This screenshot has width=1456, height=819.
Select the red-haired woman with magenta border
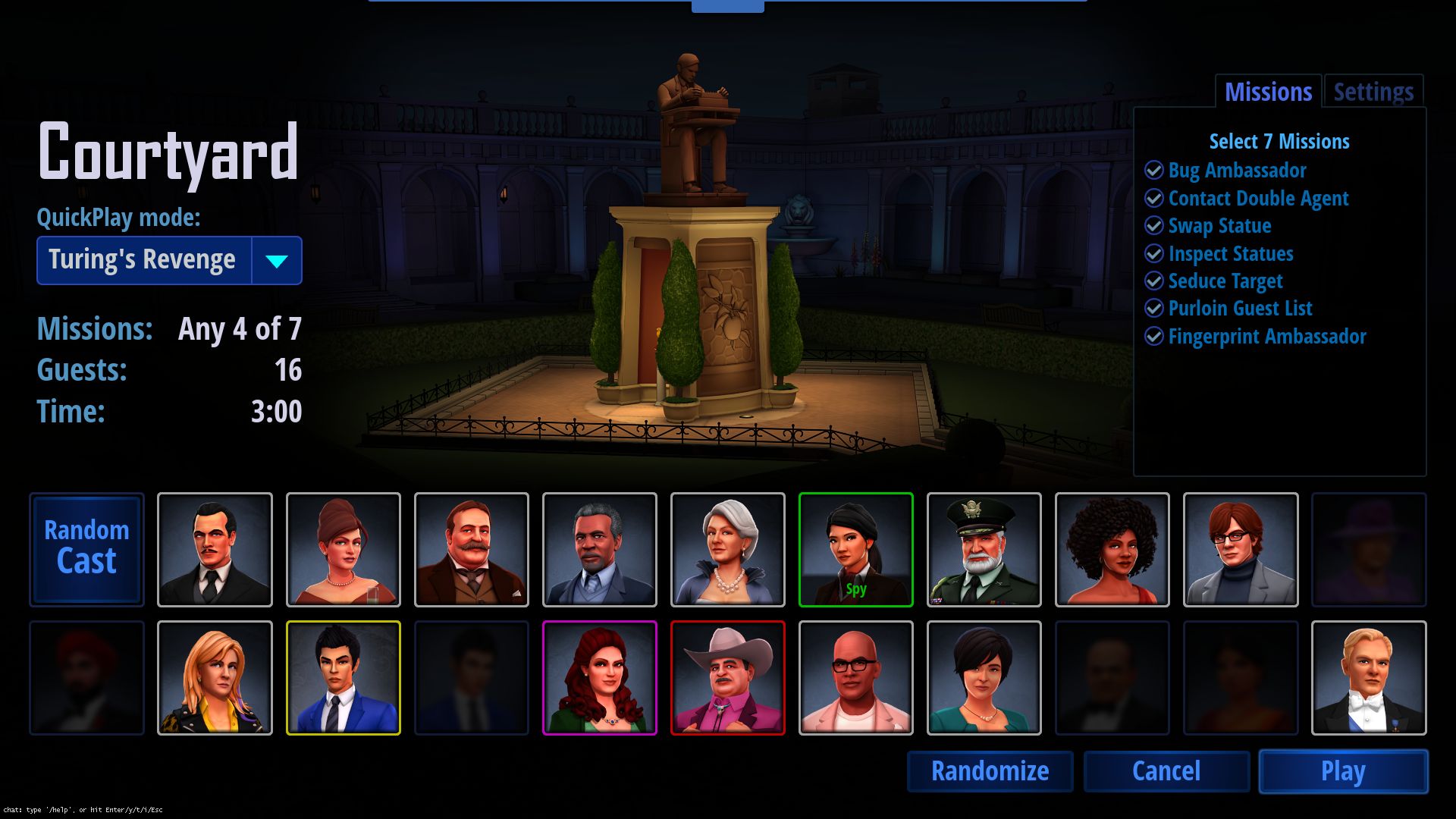pos(599,677)
